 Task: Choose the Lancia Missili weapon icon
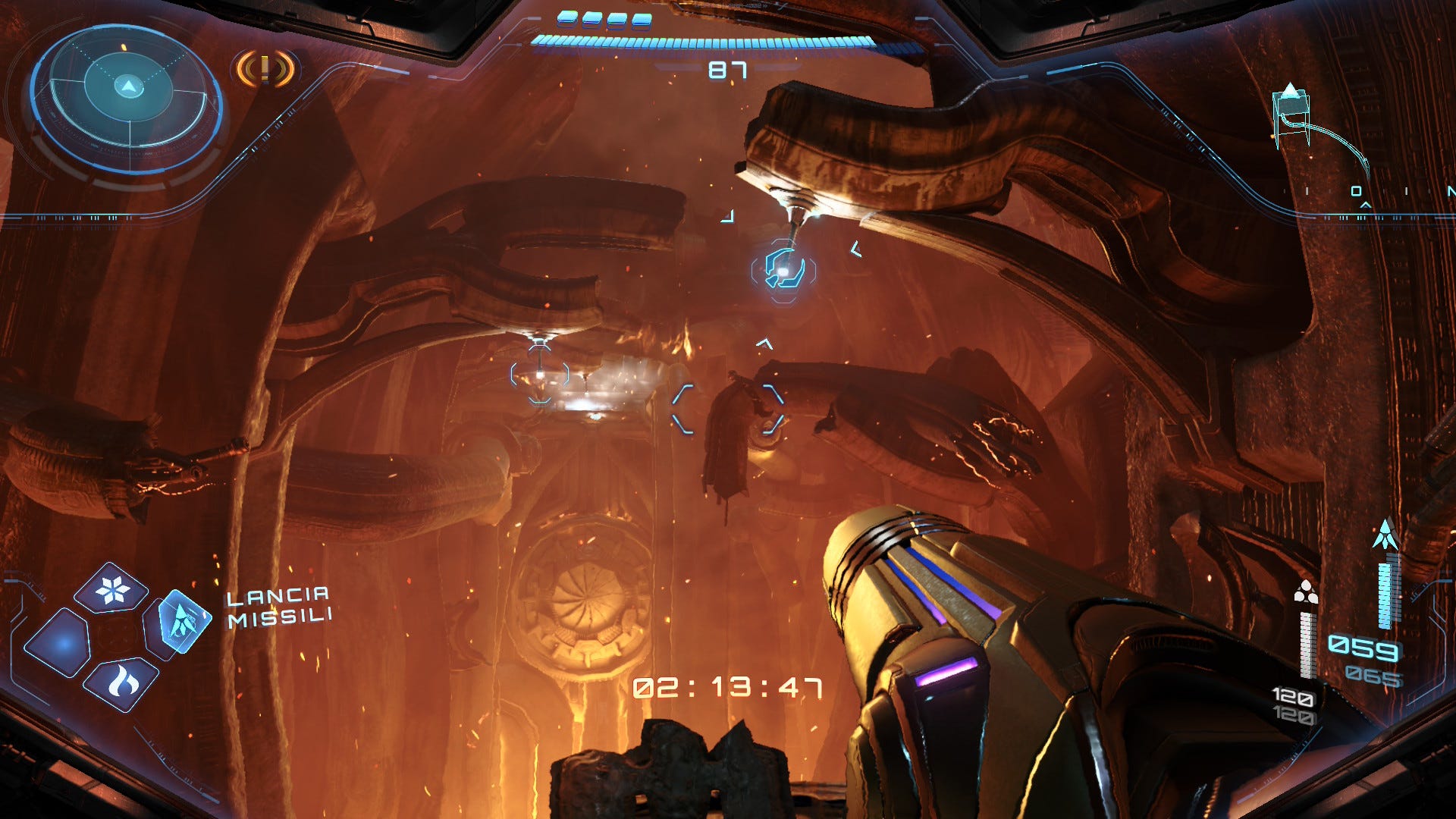tap(180, 622)
